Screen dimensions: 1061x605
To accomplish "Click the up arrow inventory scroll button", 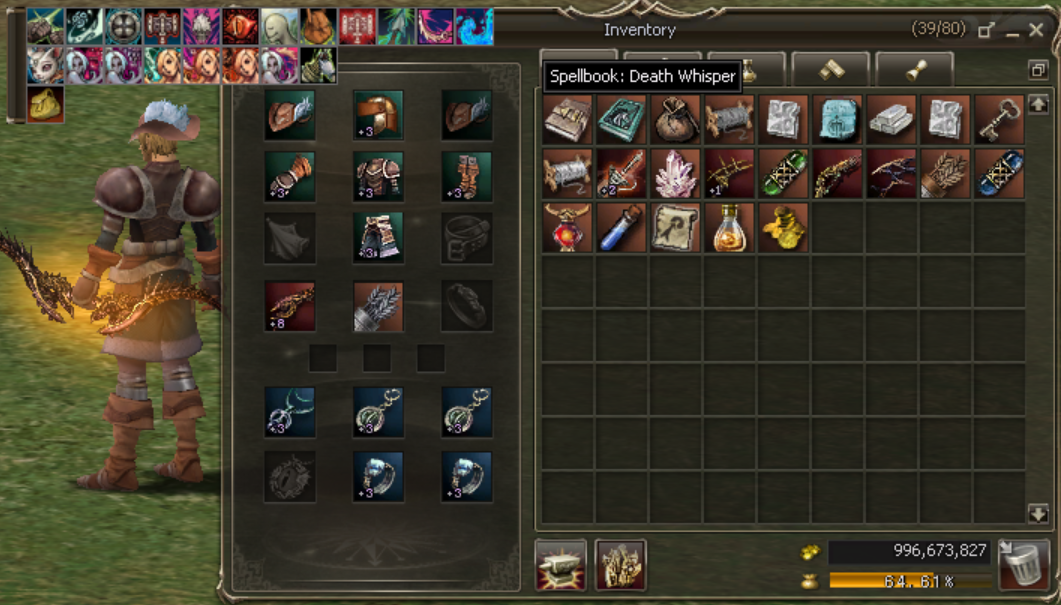I will (1038, 102).
